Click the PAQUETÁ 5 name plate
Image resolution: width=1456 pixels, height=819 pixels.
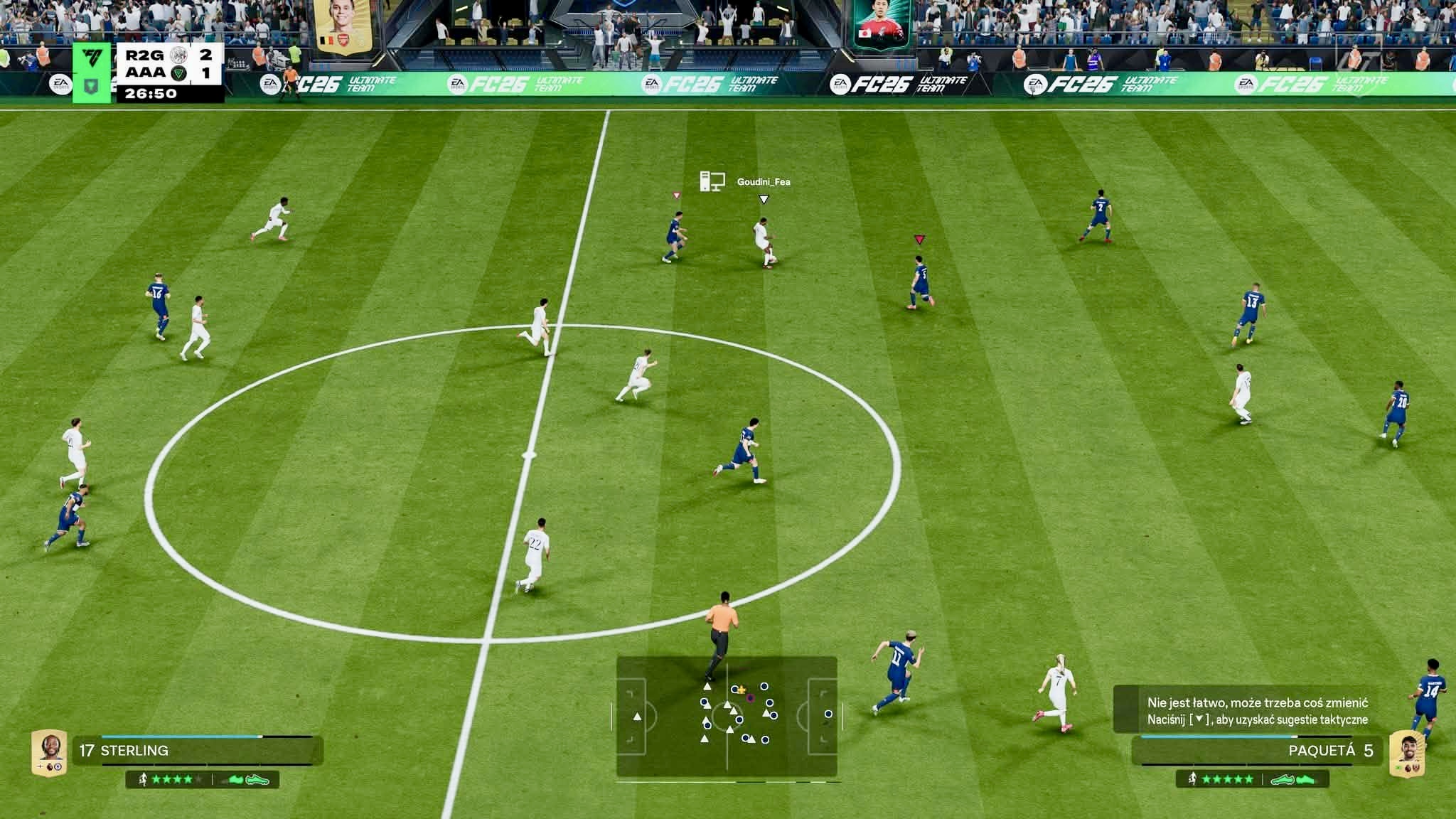[x=1331, y=749]
